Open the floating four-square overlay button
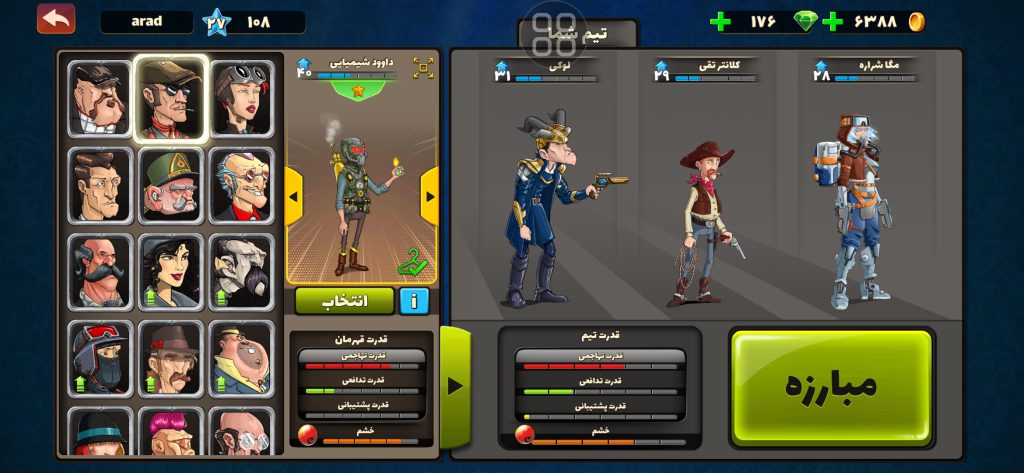This screenshot has width=1024, height=473. click(x=553, y=33)
